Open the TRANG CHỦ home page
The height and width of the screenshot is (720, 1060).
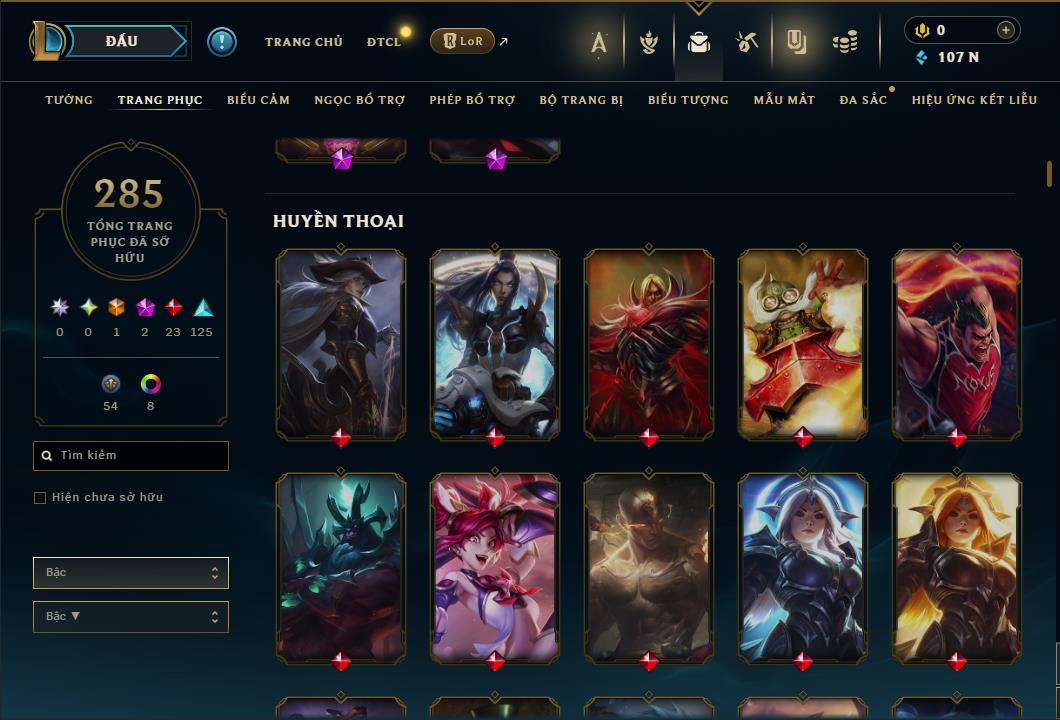tap(303, 42)
